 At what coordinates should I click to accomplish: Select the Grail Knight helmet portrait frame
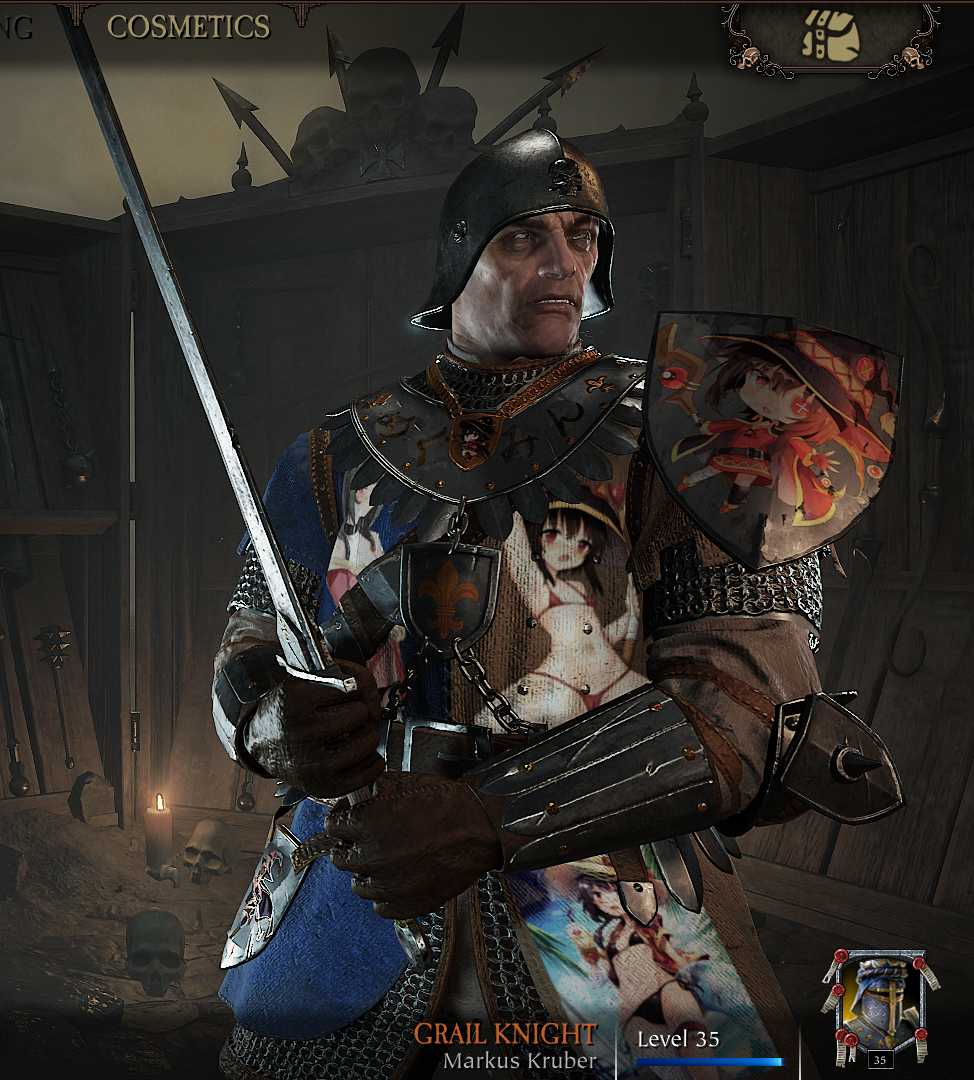click(x=879, y=1005)
